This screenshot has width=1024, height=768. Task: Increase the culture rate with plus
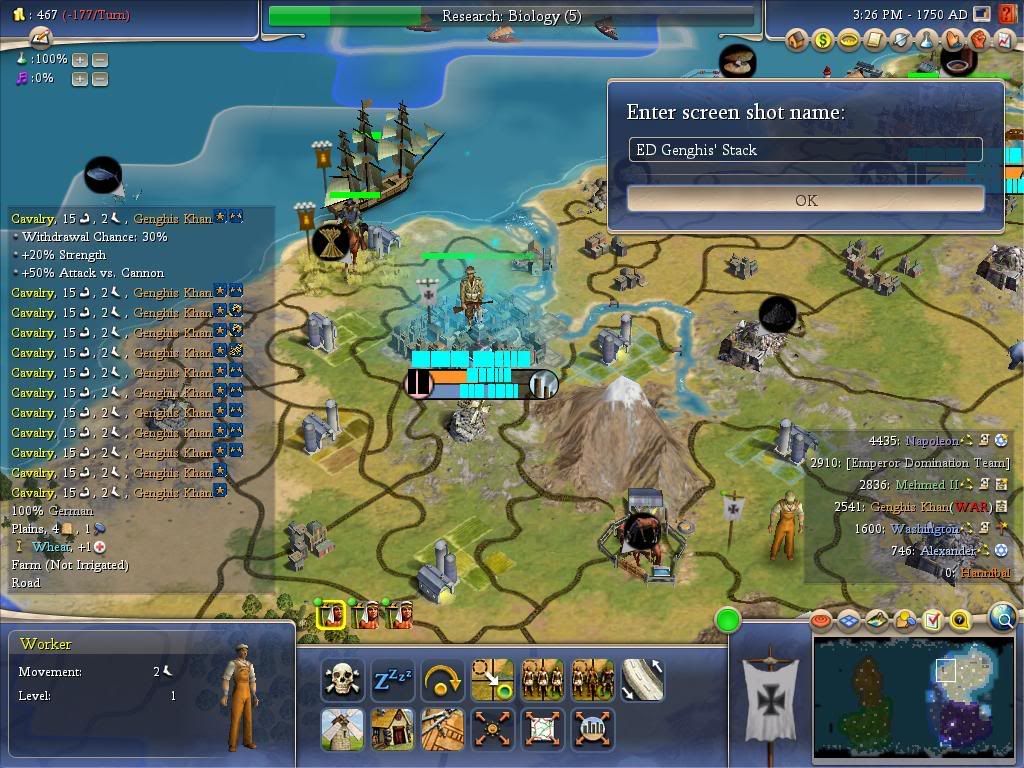pos(80,79)
